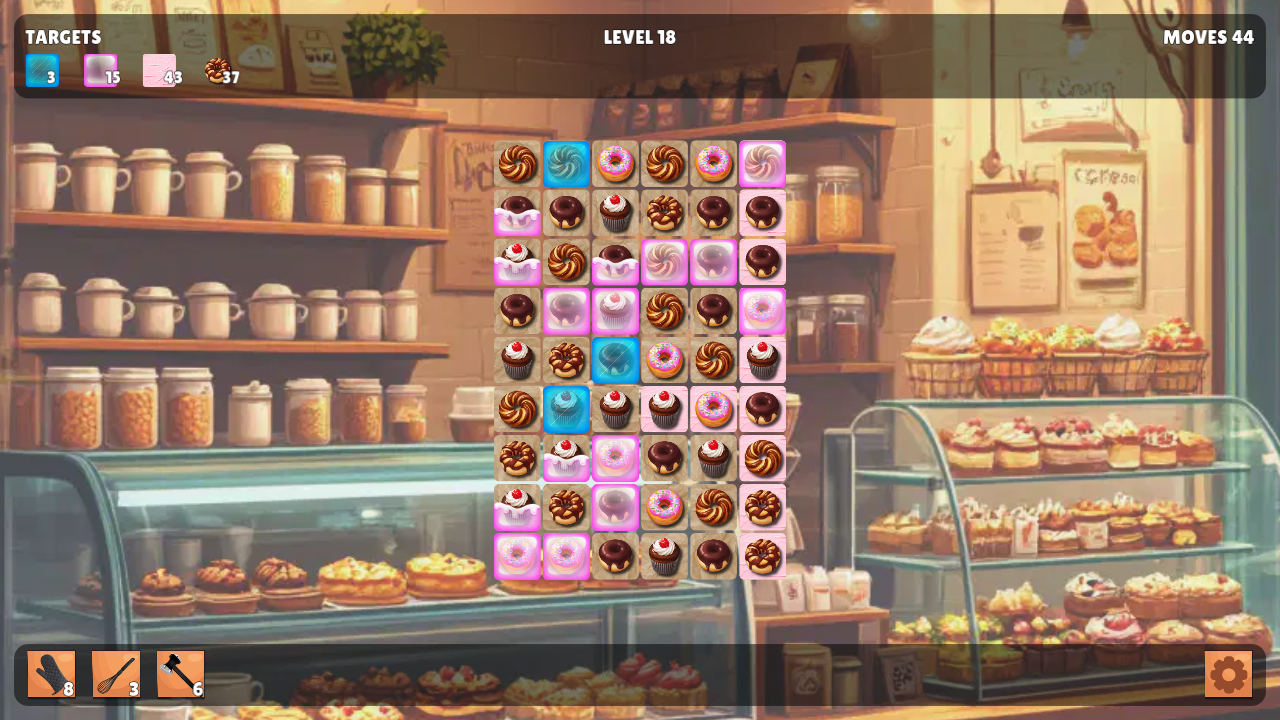
Task: Click the MOVES 44 counter
Action: [x=1209, y=38]
